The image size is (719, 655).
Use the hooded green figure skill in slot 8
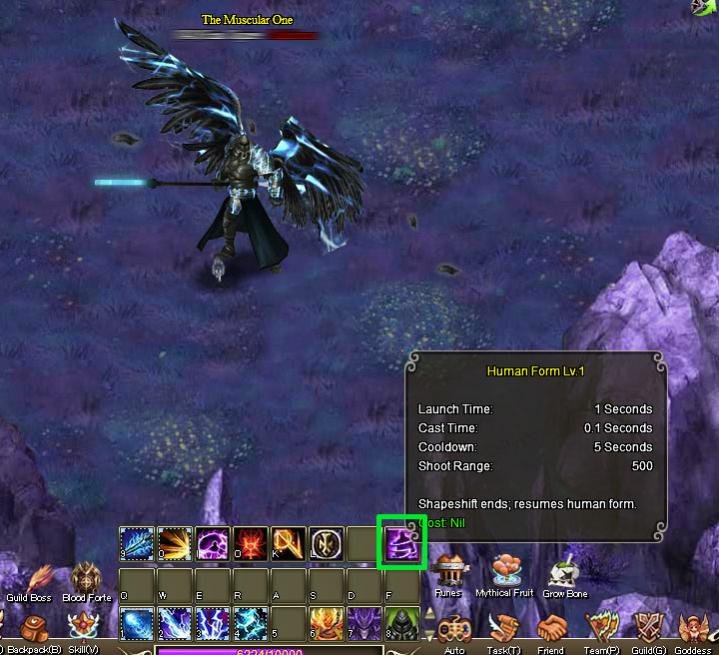coord(402,623)
